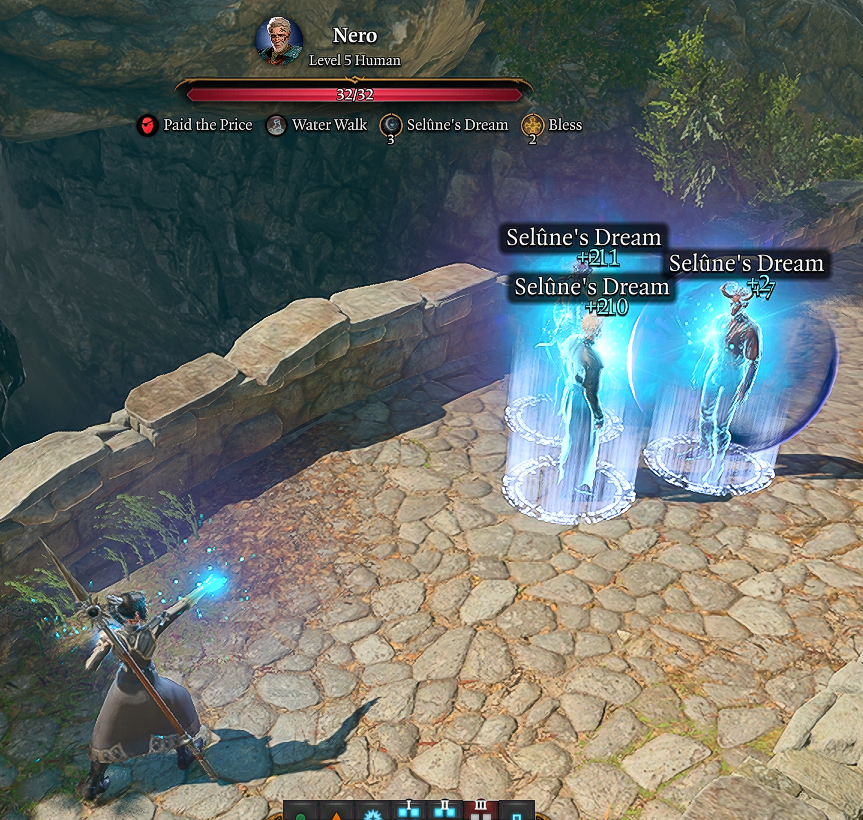Inspect the Water Walk status icon

pyautogui.click(x=276, y=125)
